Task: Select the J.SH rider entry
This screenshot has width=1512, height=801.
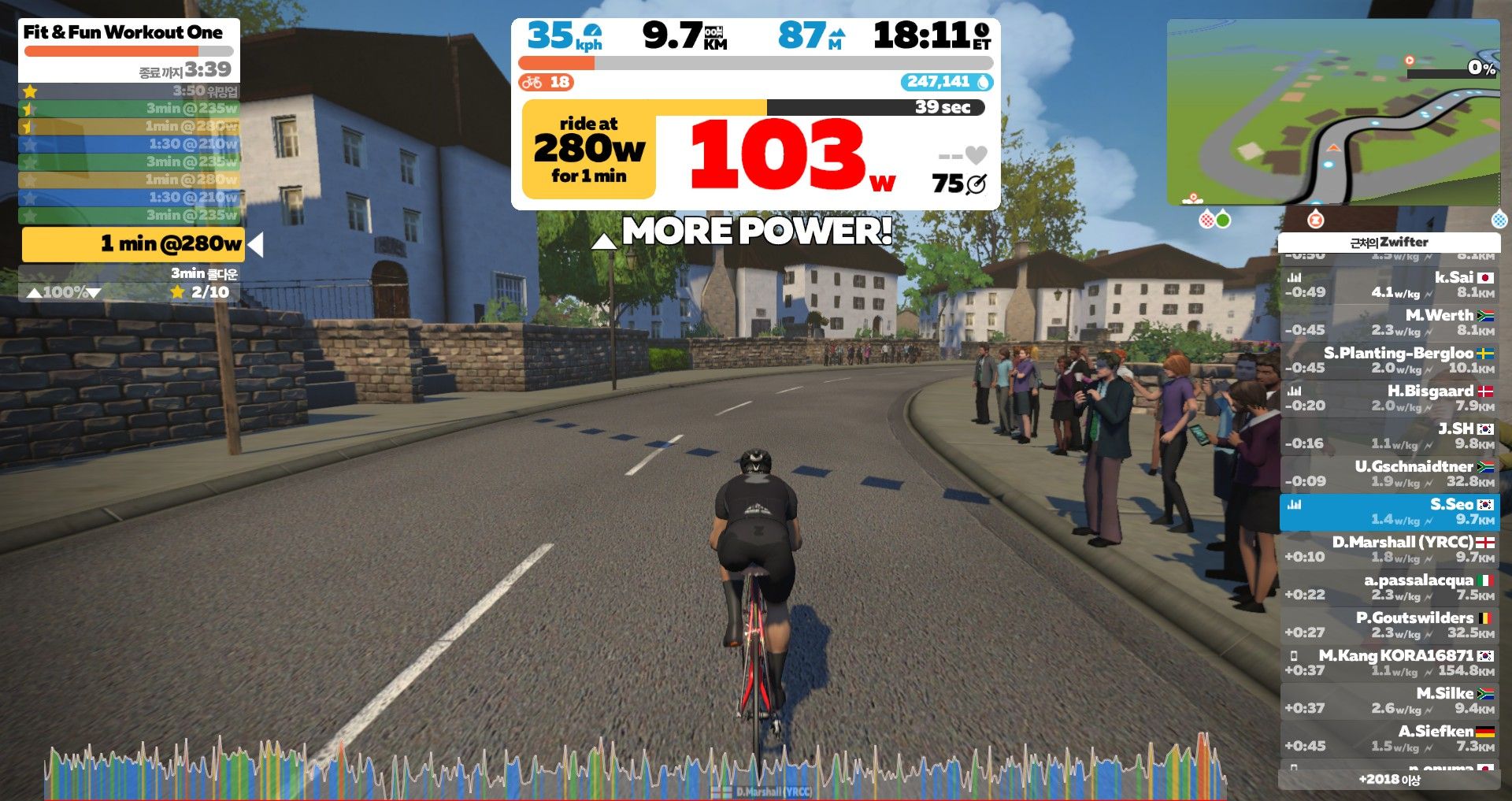Action: point(1389,436)
